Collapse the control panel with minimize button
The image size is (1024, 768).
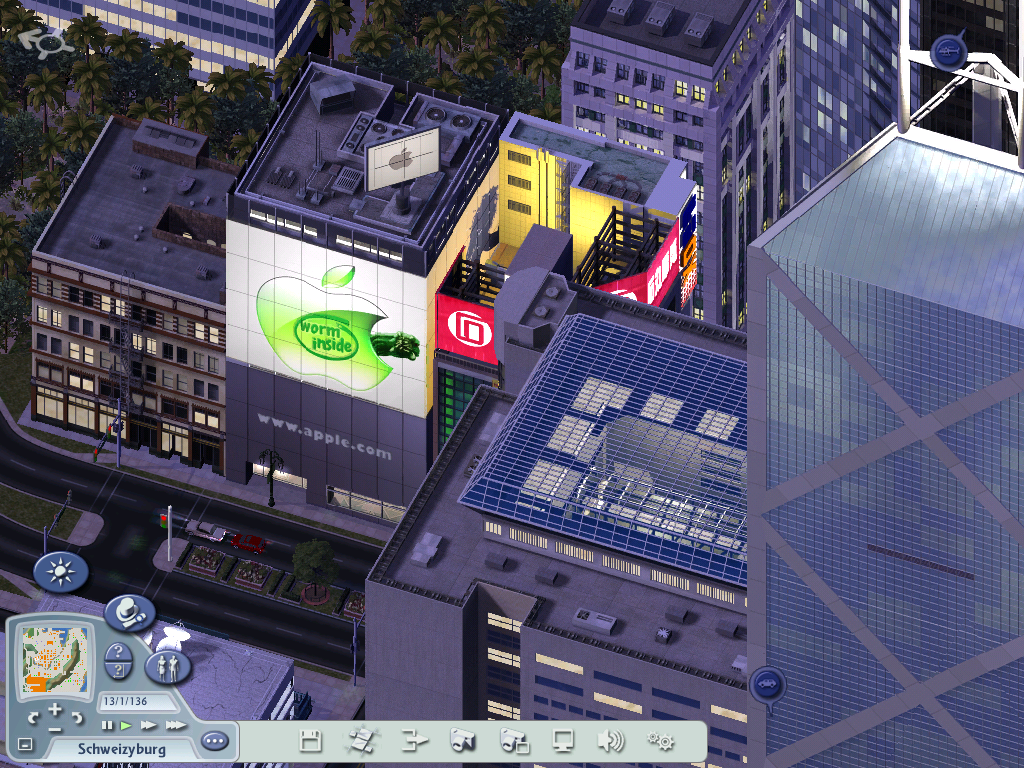click(25, 744)
